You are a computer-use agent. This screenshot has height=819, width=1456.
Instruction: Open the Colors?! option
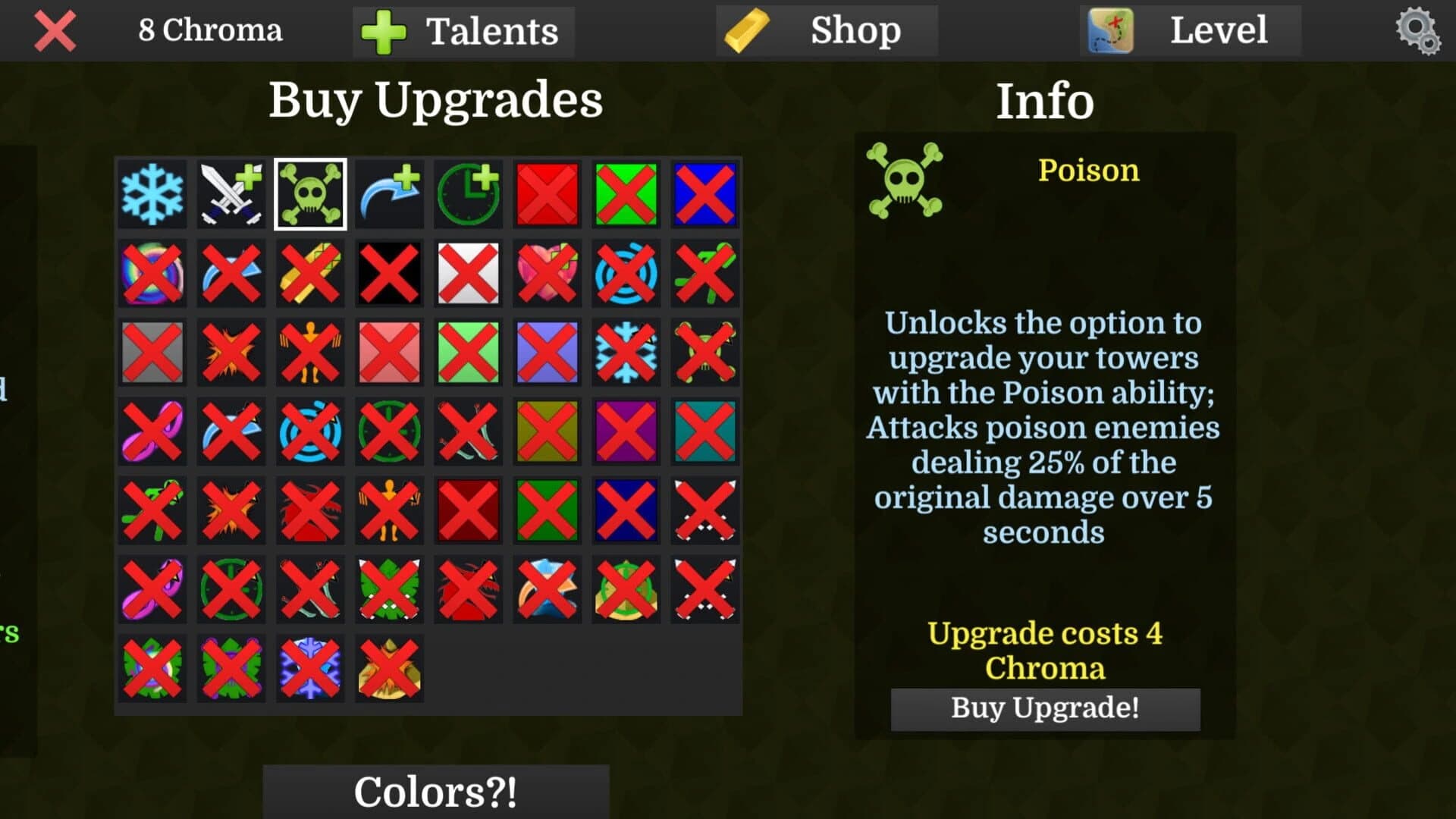[x=435, y=791]
